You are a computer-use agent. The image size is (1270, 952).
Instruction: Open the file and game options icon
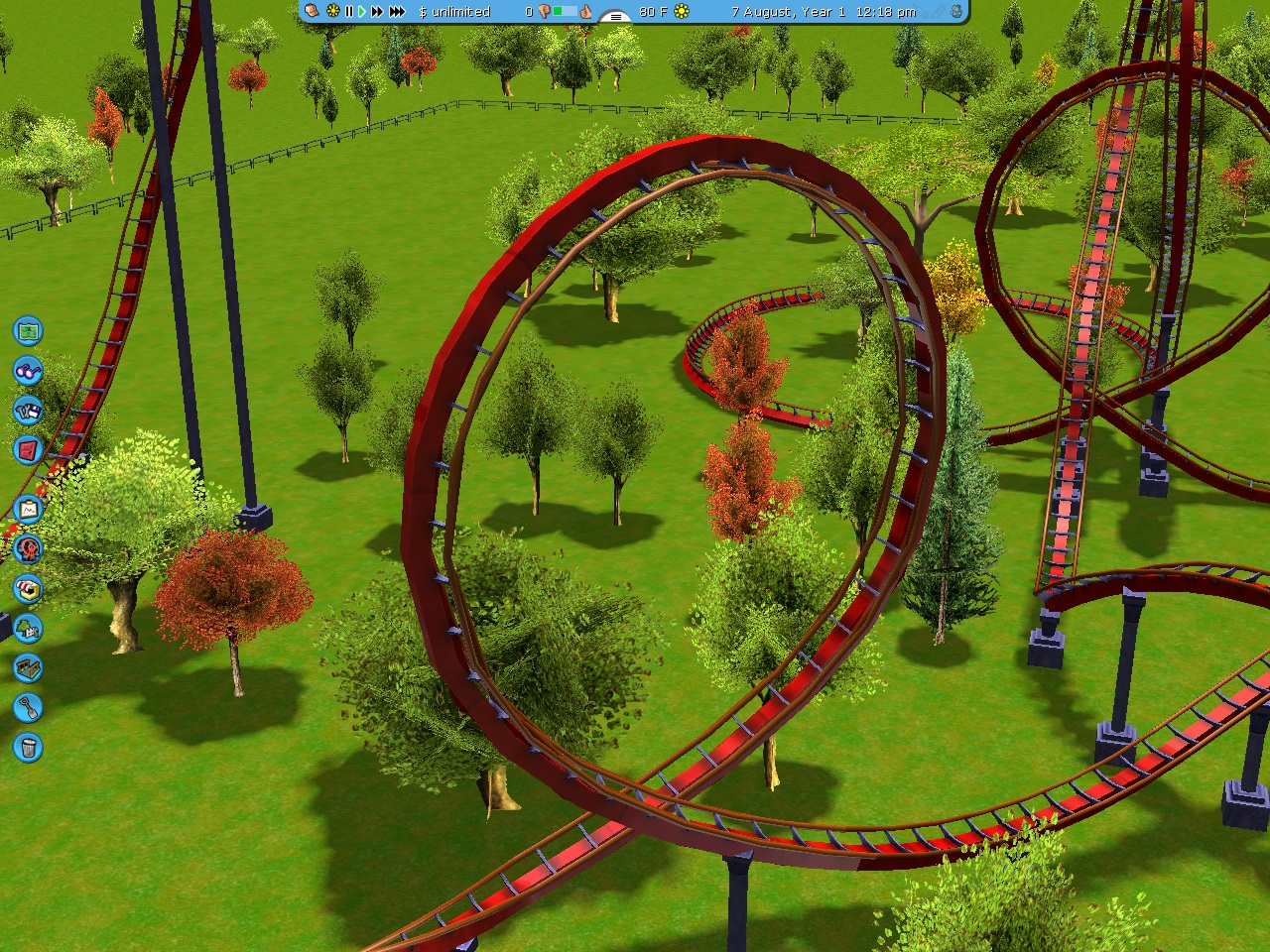[28, 411]
